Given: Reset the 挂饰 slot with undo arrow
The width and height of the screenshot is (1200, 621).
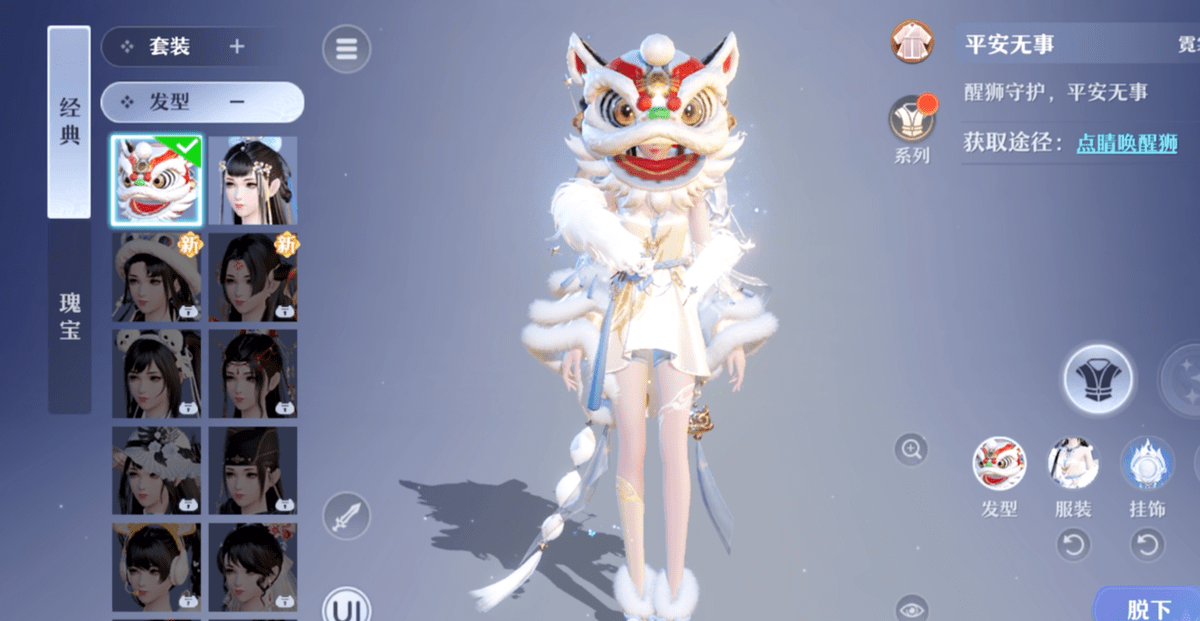Looking at the screenshot, I should pos(1147,545).
